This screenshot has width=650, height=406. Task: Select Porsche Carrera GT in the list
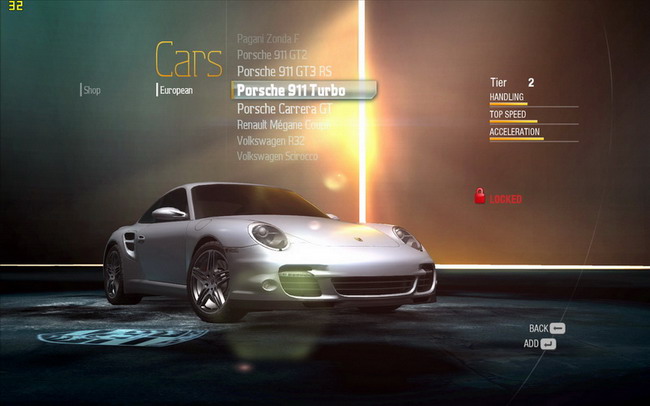pyautogui.click(x=283, y=108)
